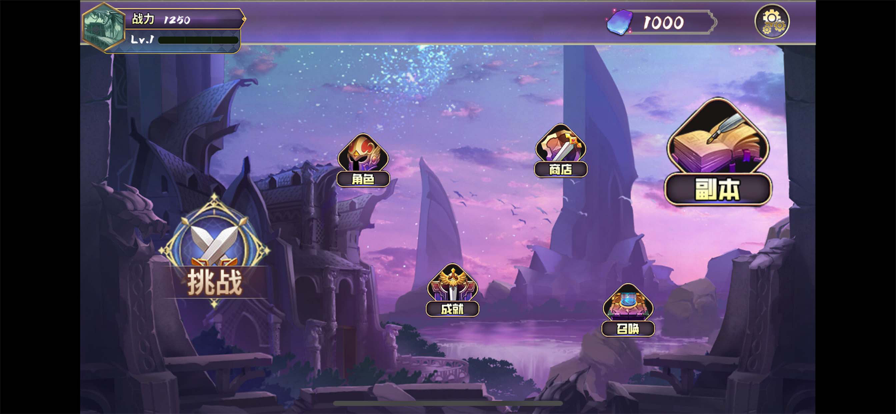The image size is (896, 414).
Task: Click the player avatar portrait
Action: pyautogui.click(x=103, y=26)
